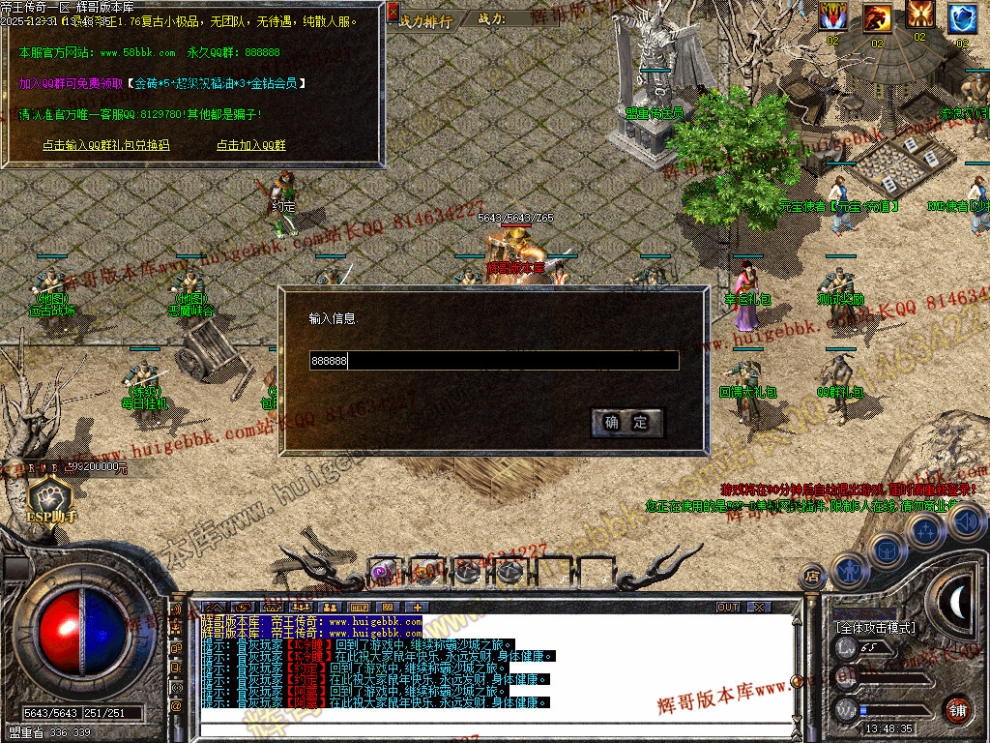This screenshot has width=990, height=743.
Task: Close the game with the chat-bar X button
Action: coord(759,607)
